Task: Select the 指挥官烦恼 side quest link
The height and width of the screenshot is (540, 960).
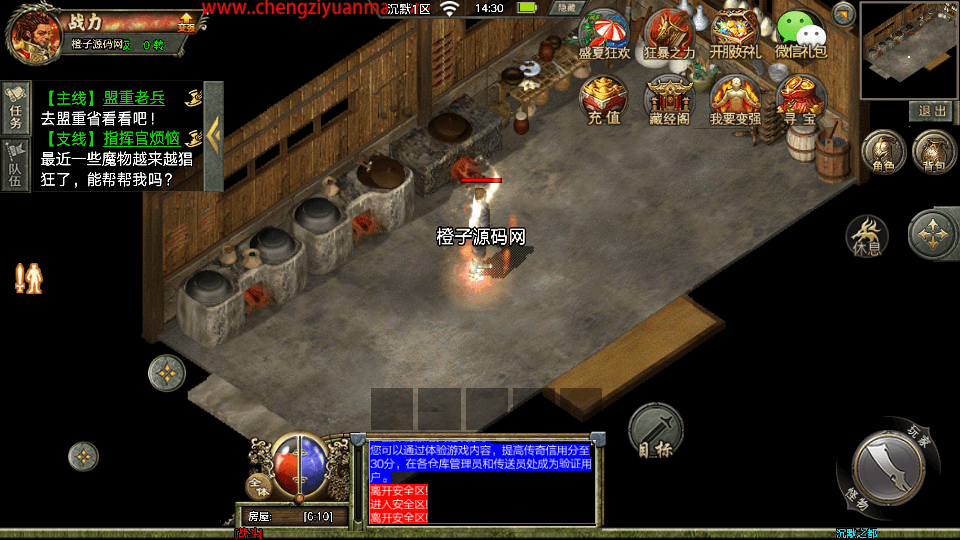Action: [141, 139]
